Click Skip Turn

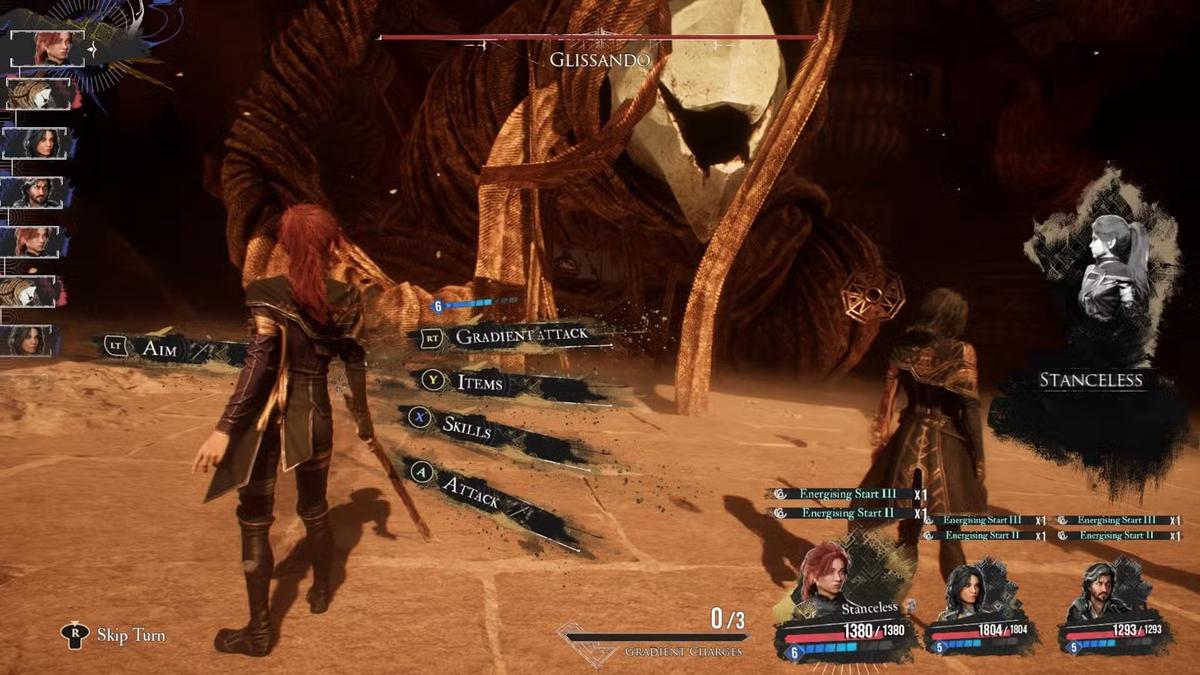pos(130,634)
